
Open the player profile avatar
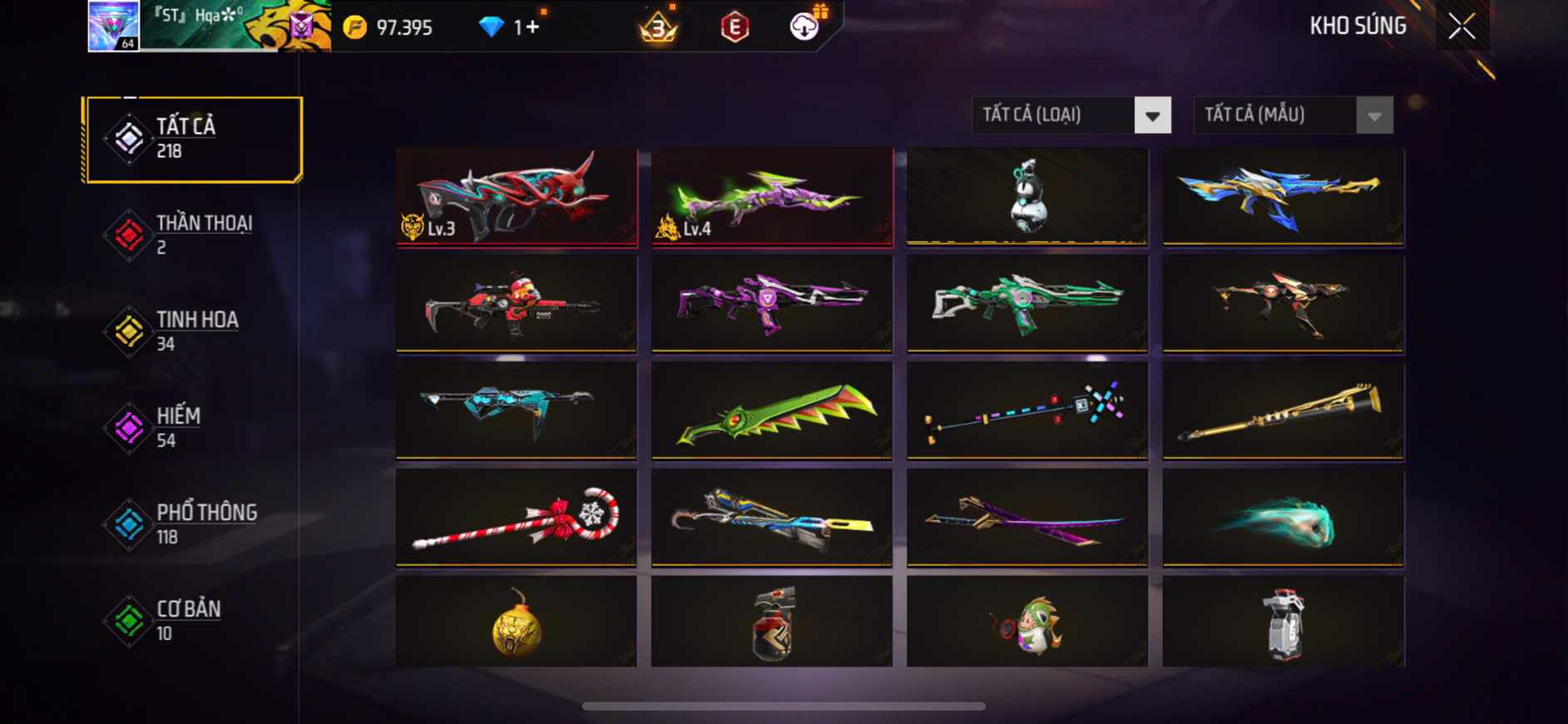pyautogui.click(x=114, y=26)
